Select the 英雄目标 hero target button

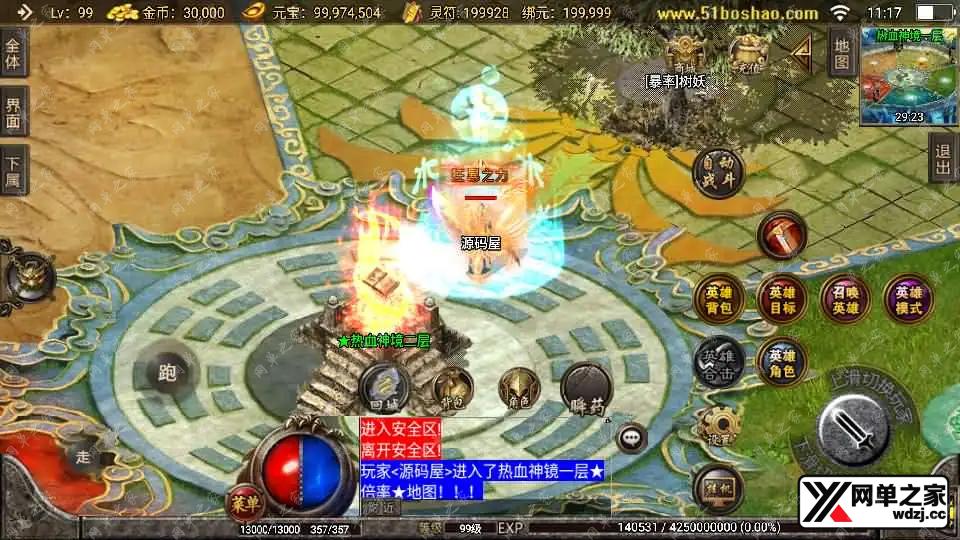[x=782, y=300]
